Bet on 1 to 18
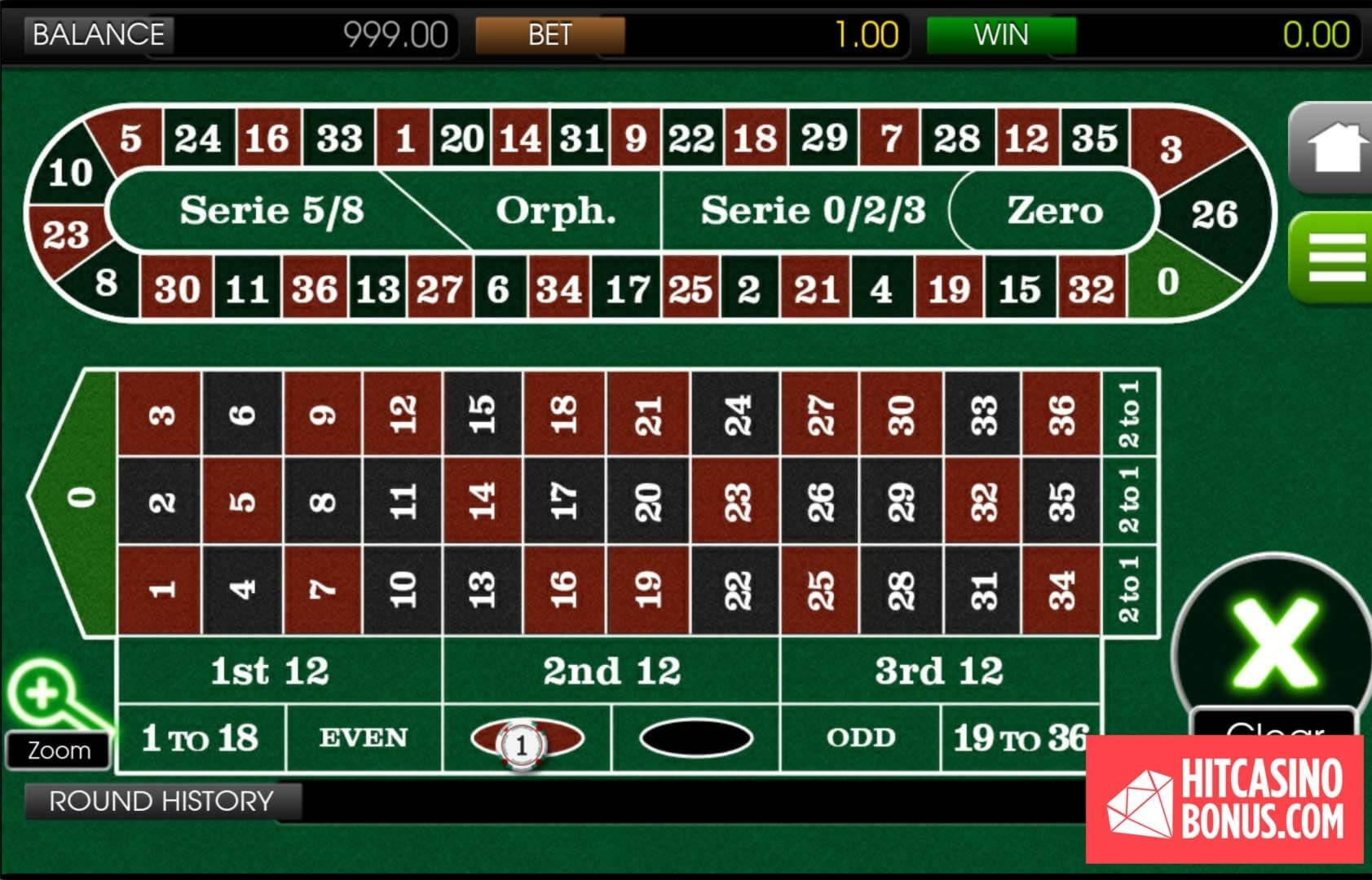1372x880 pixels. coord(201,738)
